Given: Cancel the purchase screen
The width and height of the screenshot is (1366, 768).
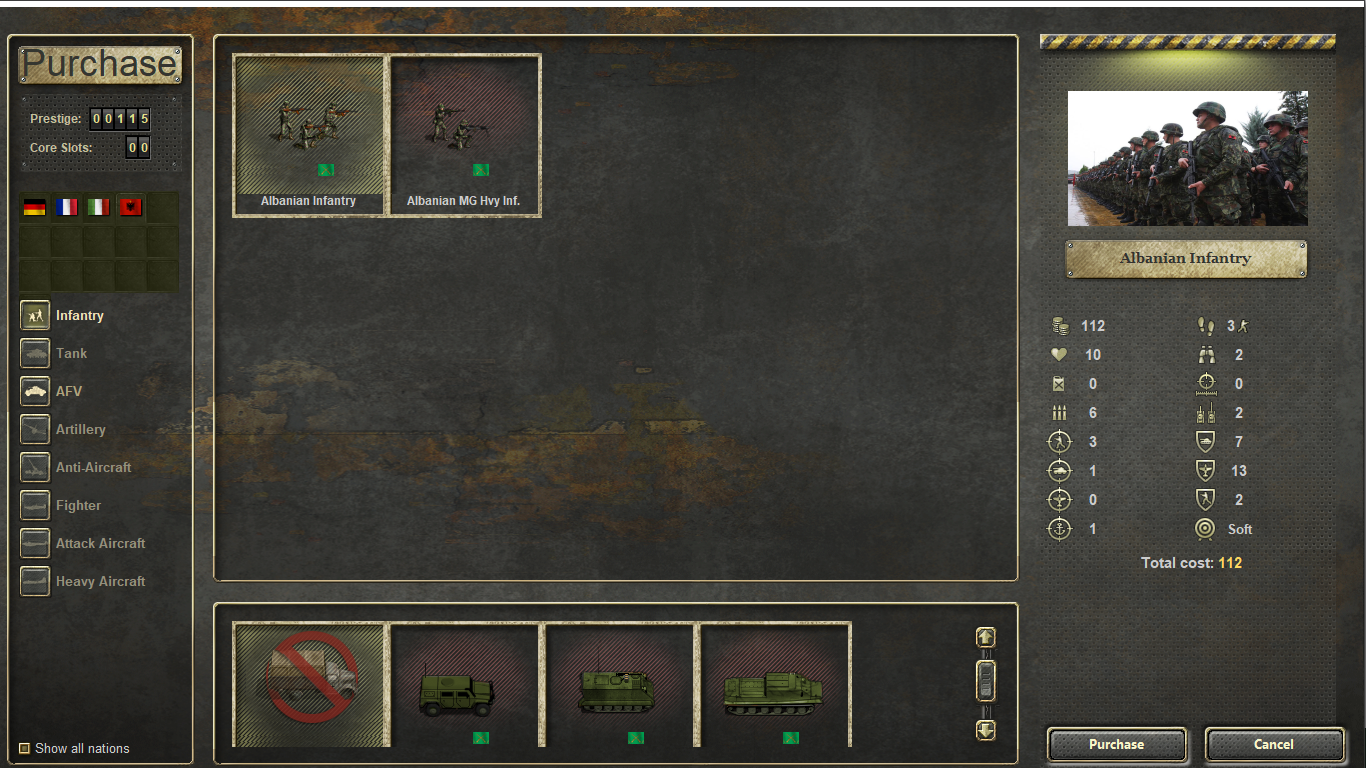Looking at the screenshot, I should 1273,744.
